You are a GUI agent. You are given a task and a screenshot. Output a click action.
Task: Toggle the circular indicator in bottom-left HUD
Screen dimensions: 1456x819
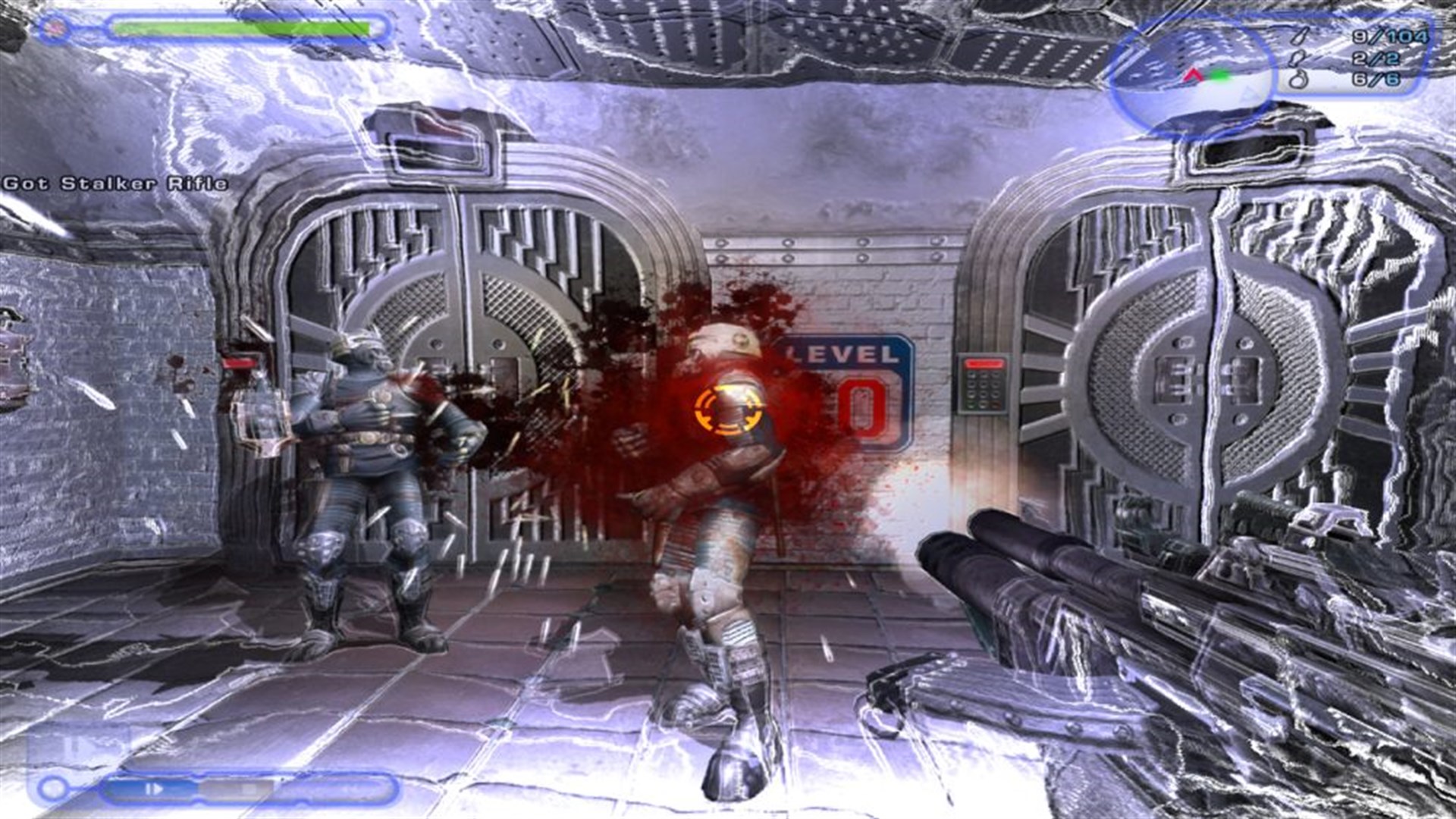[52, 788]
